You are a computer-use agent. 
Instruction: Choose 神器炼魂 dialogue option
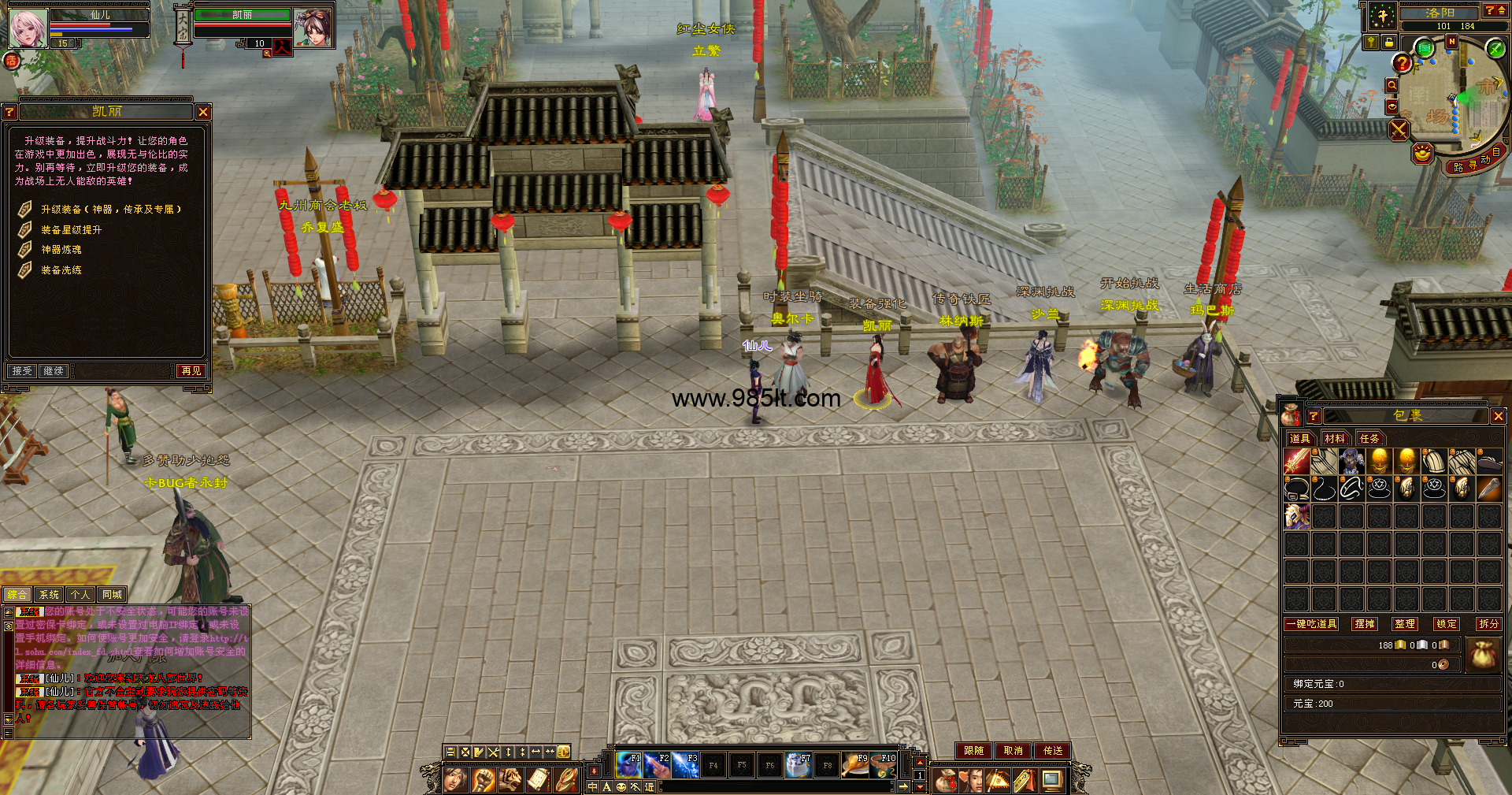tap(61, 250)
